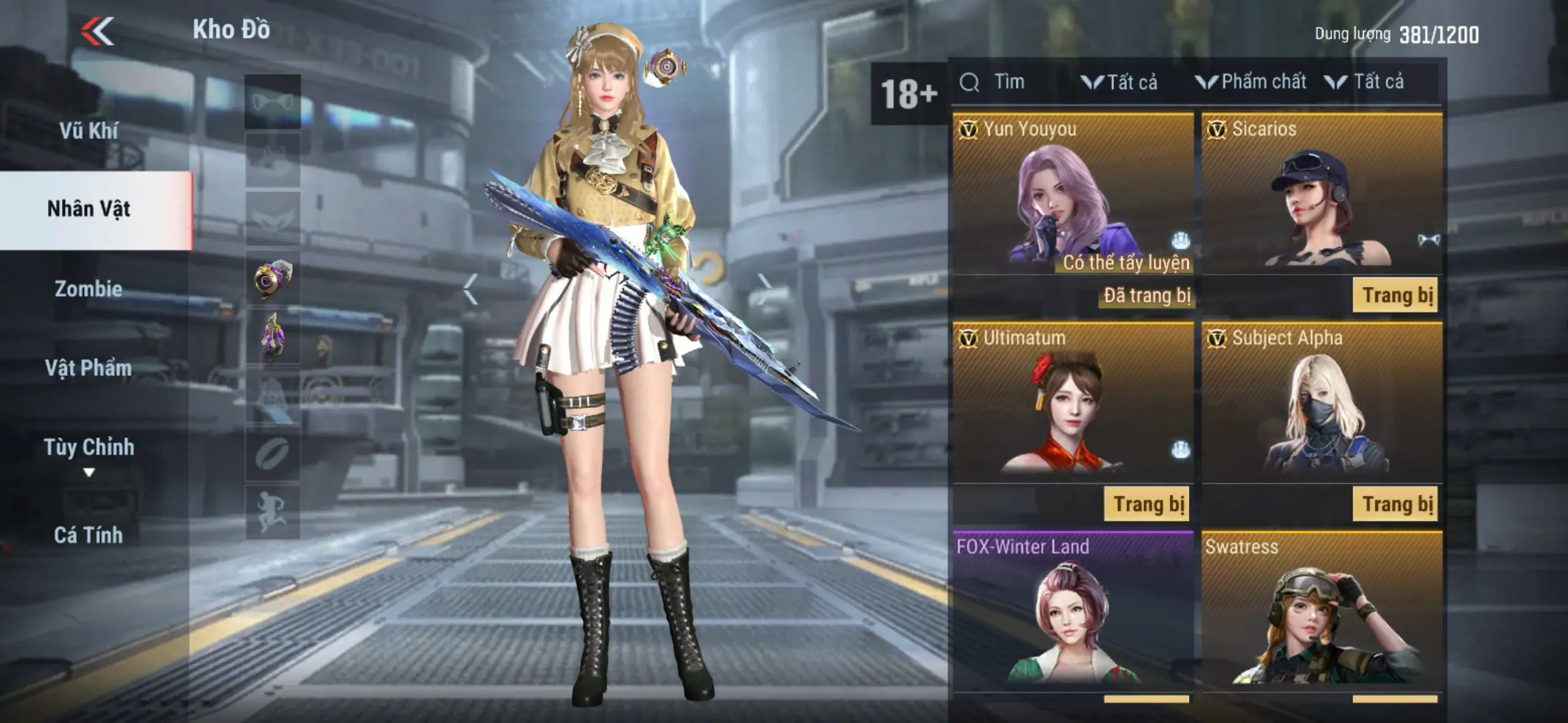Switch to the Vật Phẩm tab
This screenshot has height=723, width=1568.
89,368
